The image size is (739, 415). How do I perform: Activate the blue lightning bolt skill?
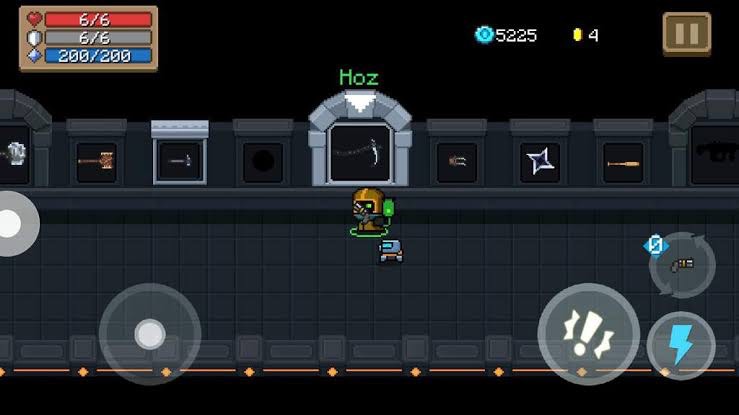(x=681, y=346)
